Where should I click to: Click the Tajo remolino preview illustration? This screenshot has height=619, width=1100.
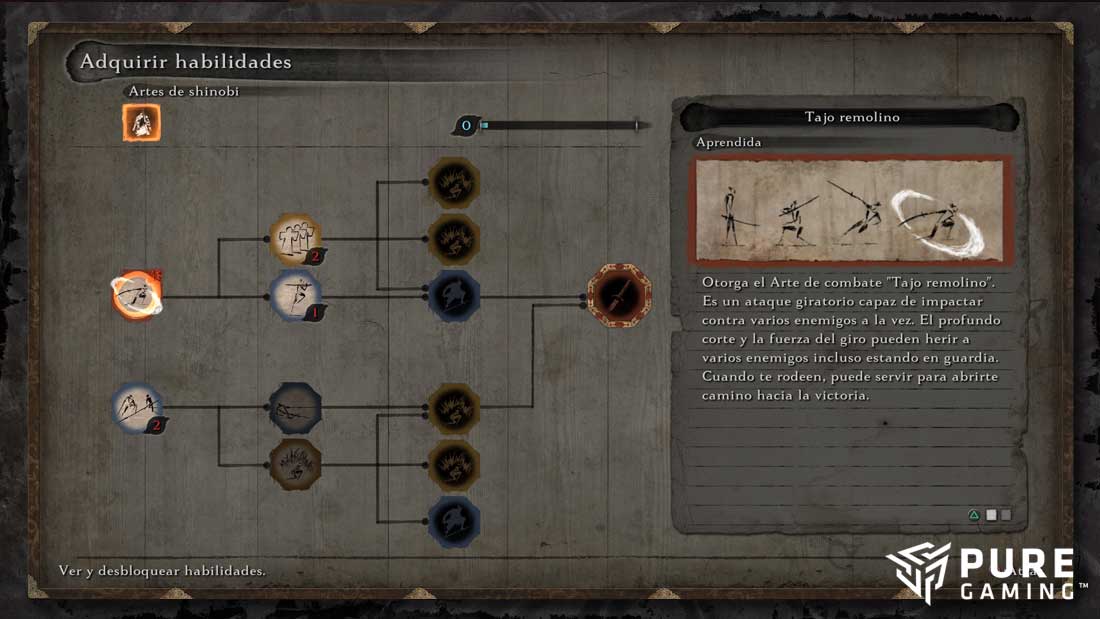coord(850,210)
